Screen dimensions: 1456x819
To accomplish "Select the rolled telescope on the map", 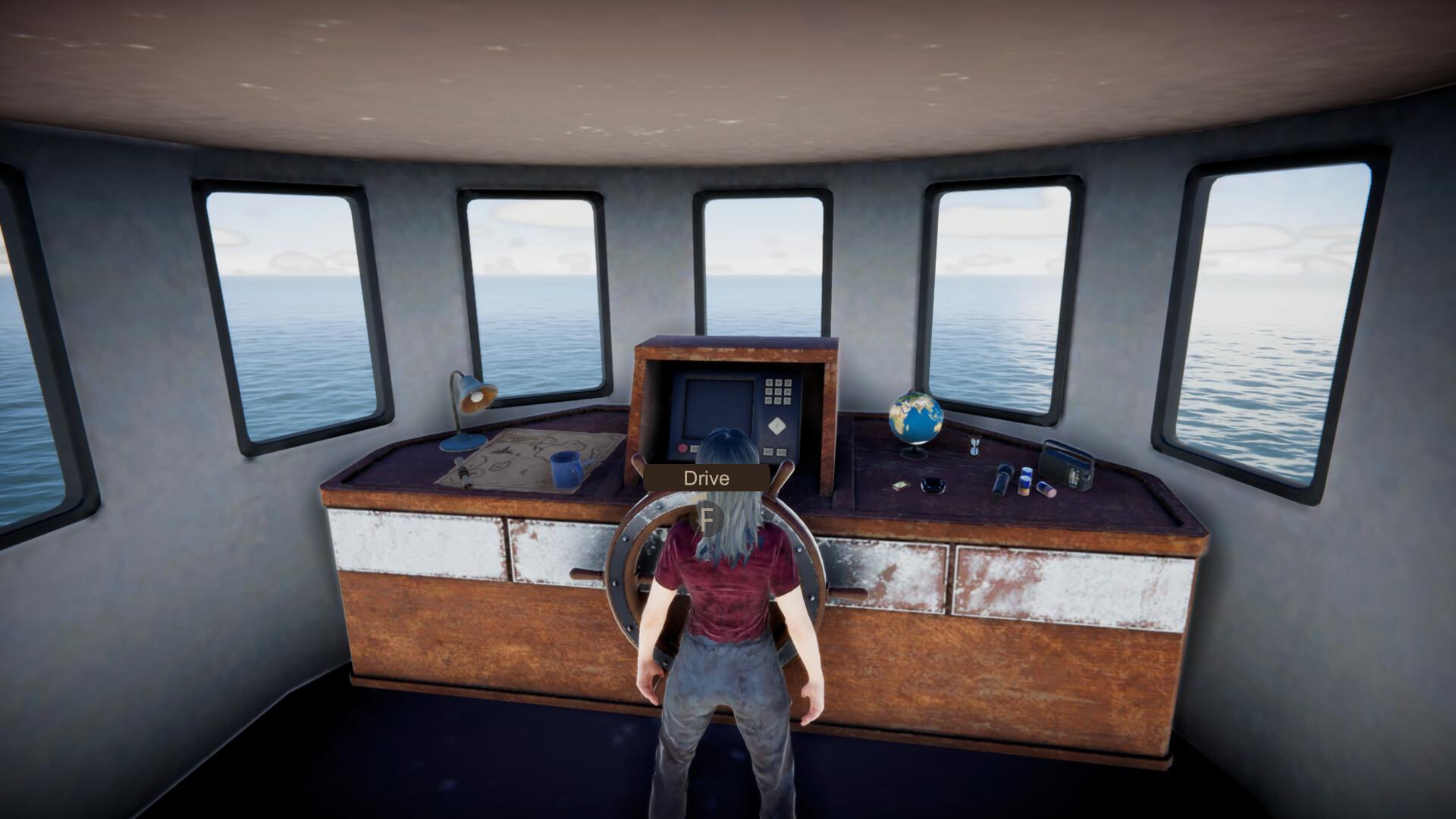I will click(x=463, y=472).
